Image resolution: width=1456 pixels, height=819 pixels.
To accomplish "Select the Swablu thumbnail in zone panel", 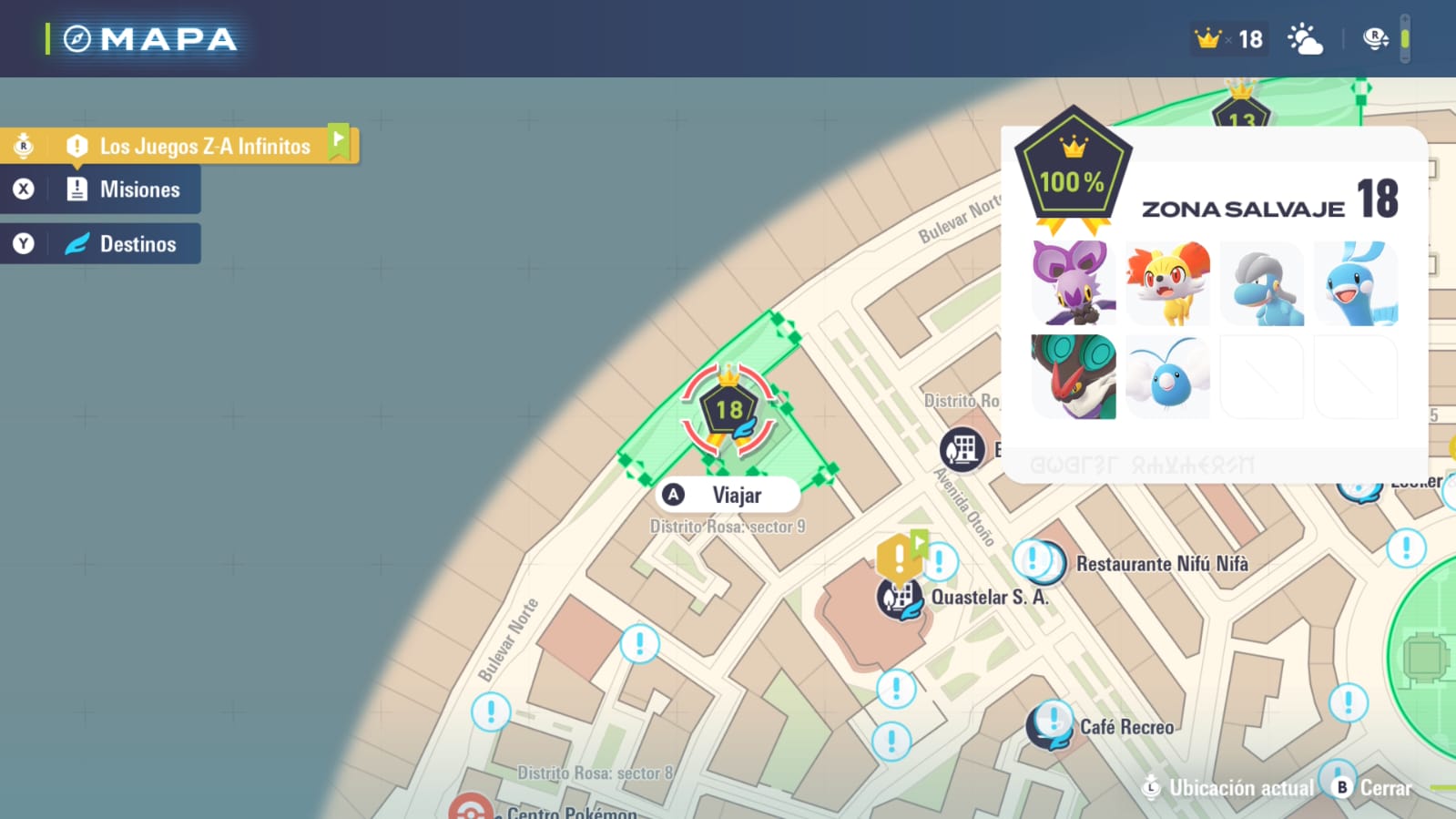I will pos(1167,376).
